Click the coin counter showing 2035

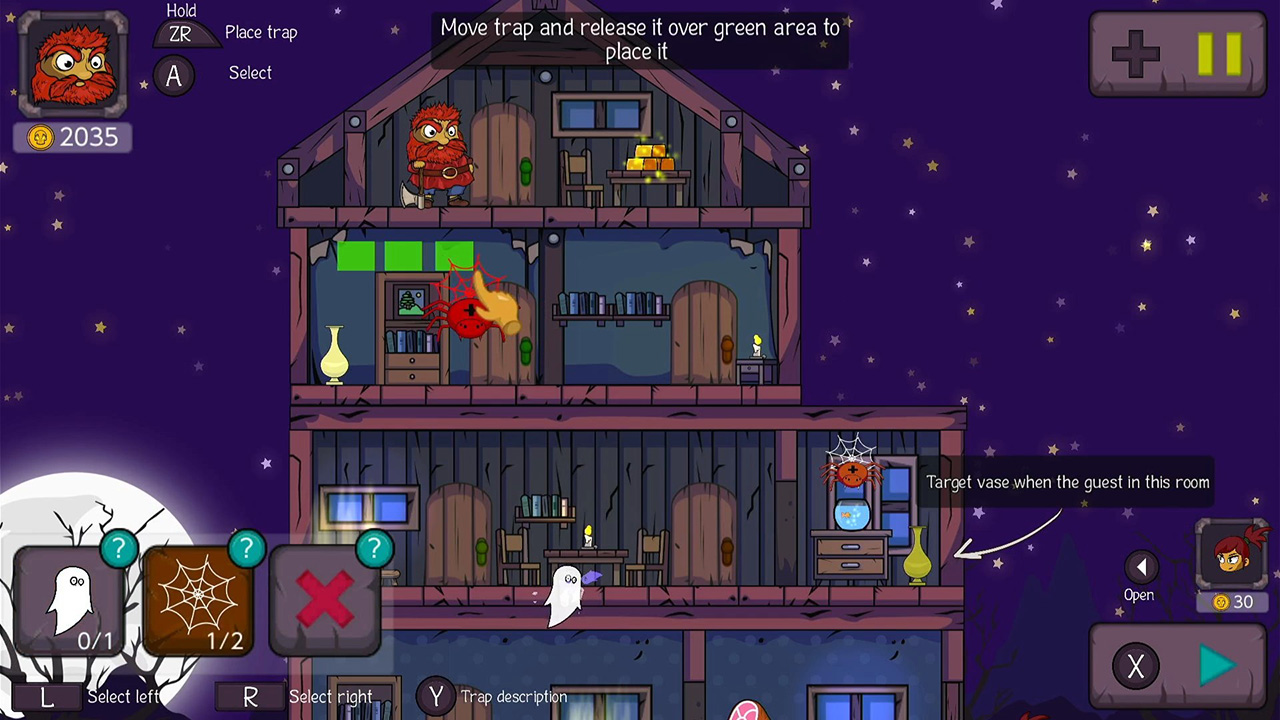pos(71,137)
